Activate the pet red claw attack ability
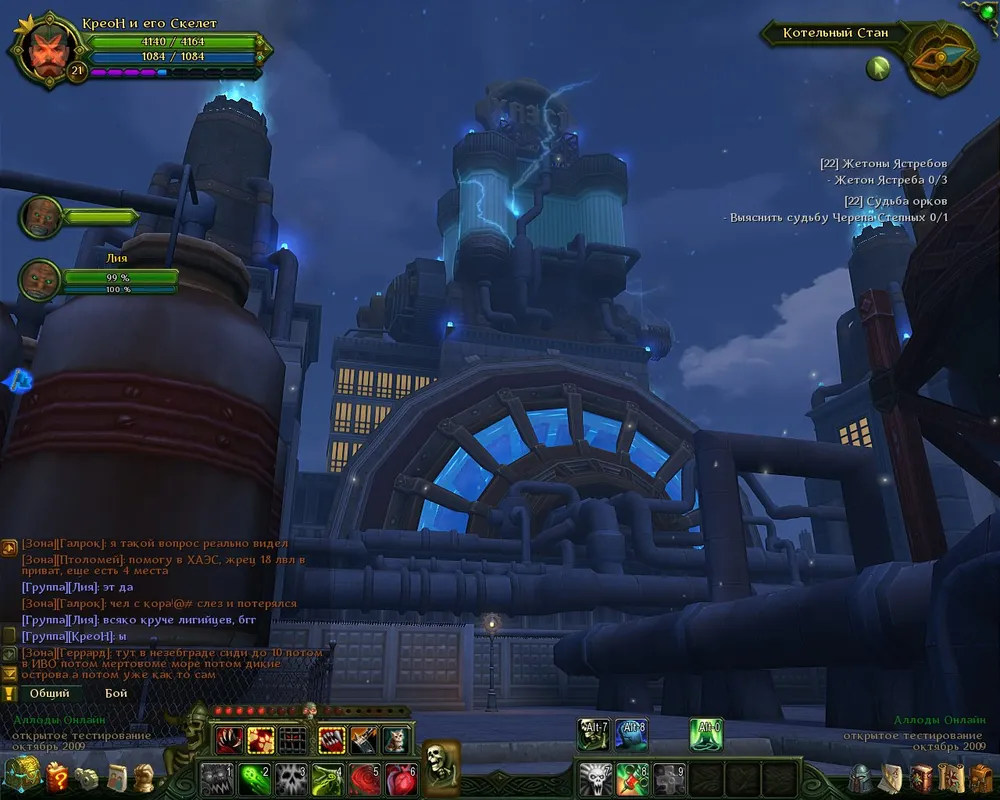This screenshot has height=800, width=1000. (229, 739)
